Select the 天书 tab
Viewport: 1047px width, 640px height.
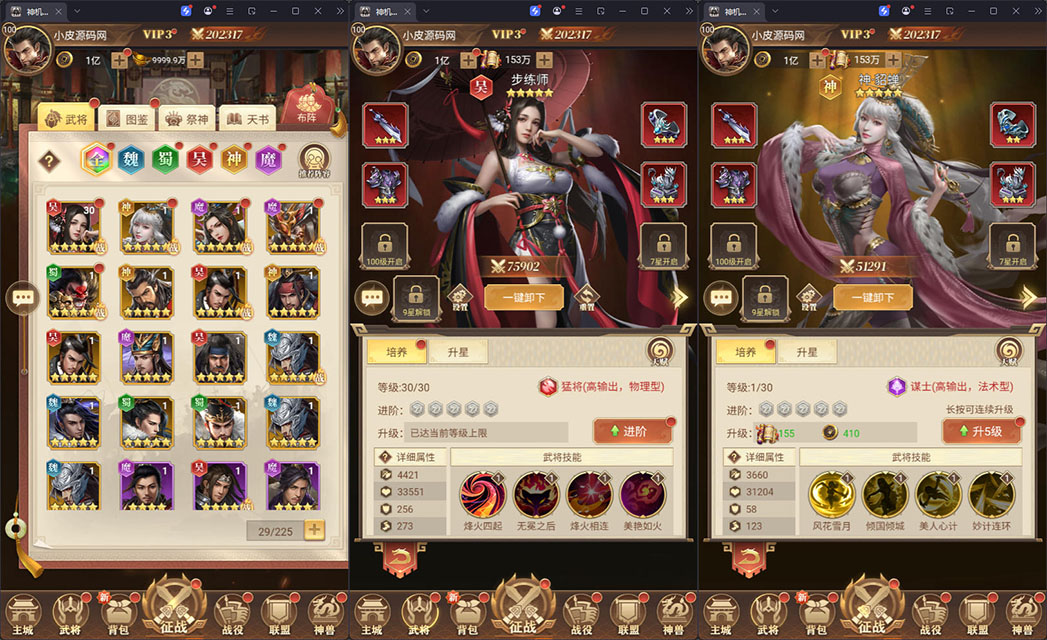pyautogui.click(x=247, y=119)
